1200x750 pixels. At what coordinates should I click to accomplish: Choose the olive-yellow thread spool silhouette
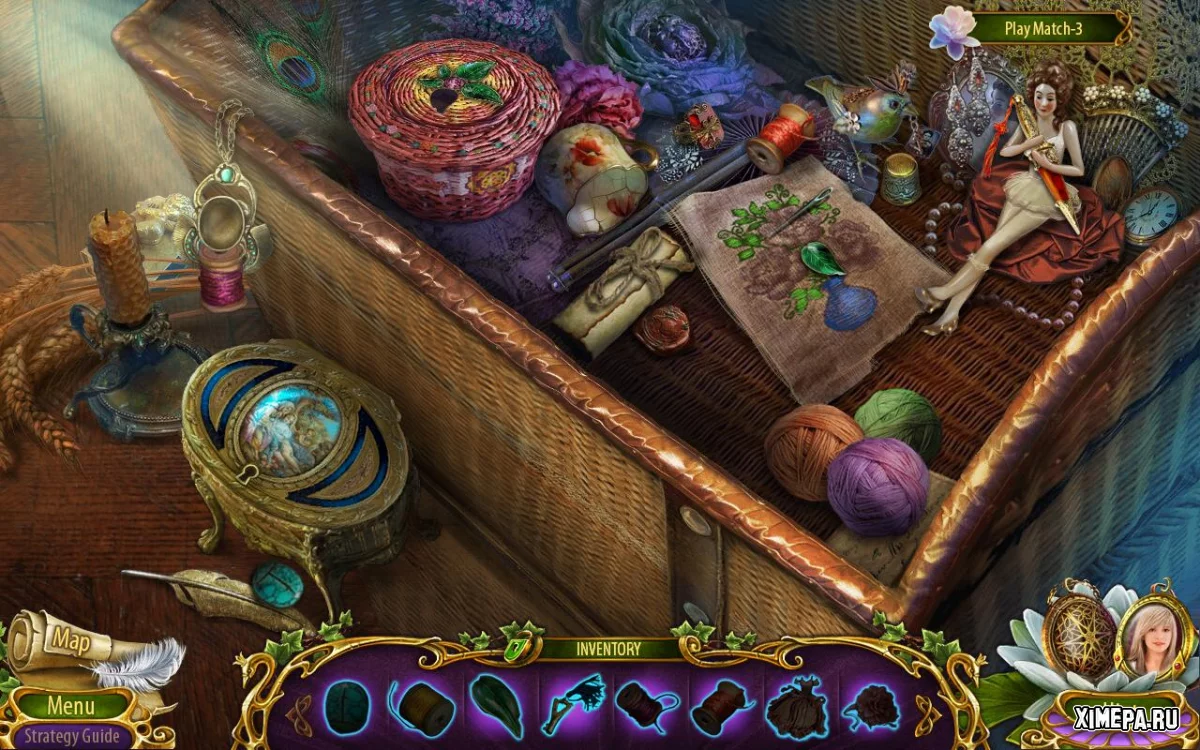point(420,705)
